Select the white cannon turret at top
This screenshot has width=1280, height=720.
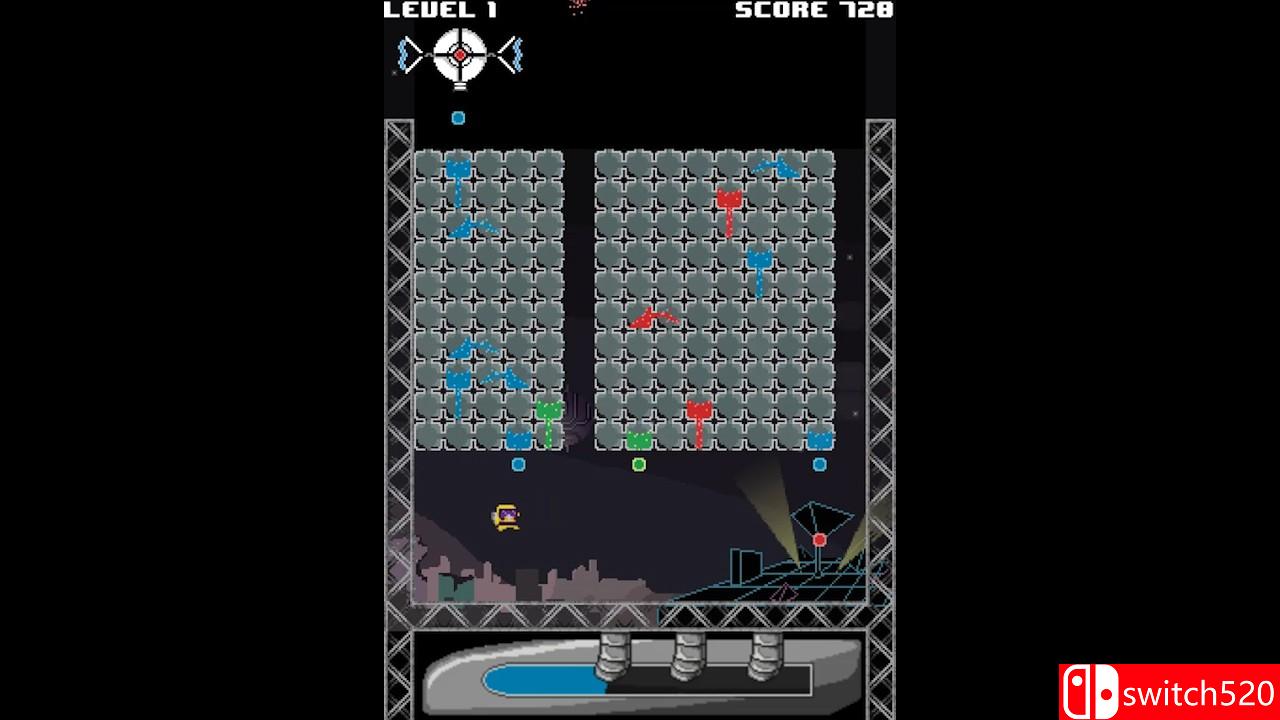pyautogui.click(x=457, y=55)
